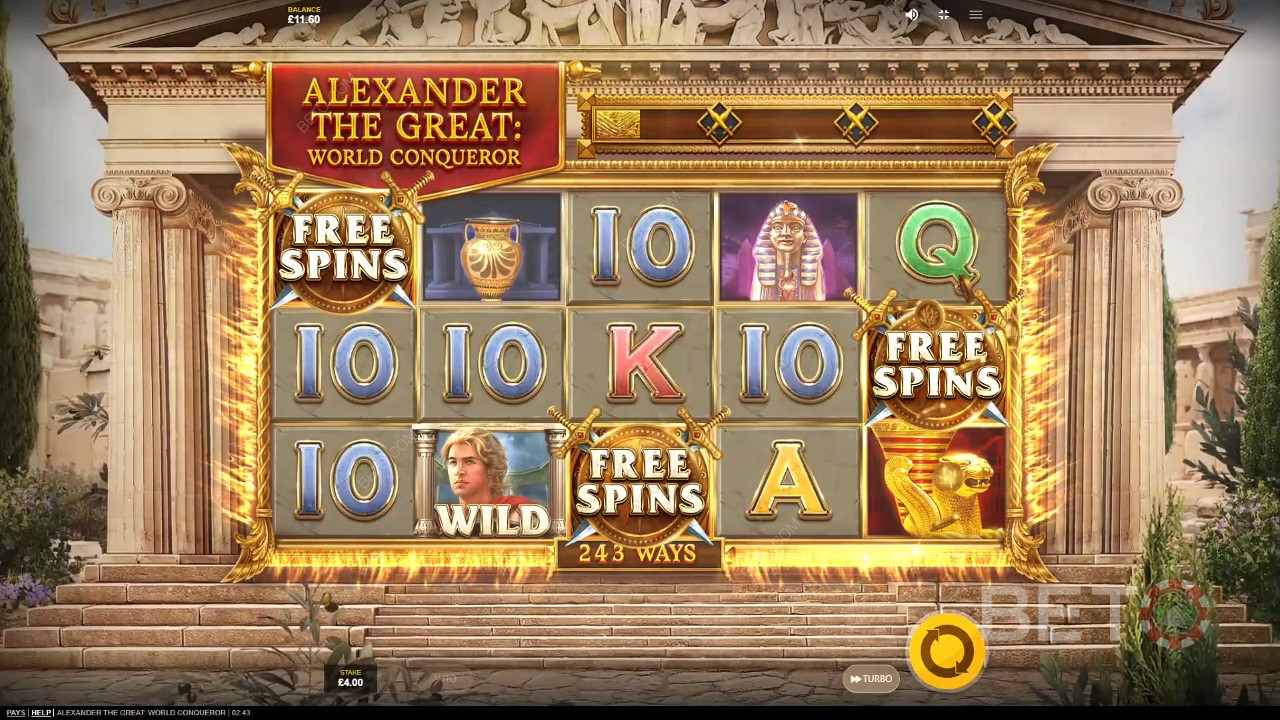Mute the game sound via speaker icon
The height and width of the screenshot is (720, 1280).
pyautogui.click(x=911, y=15)
